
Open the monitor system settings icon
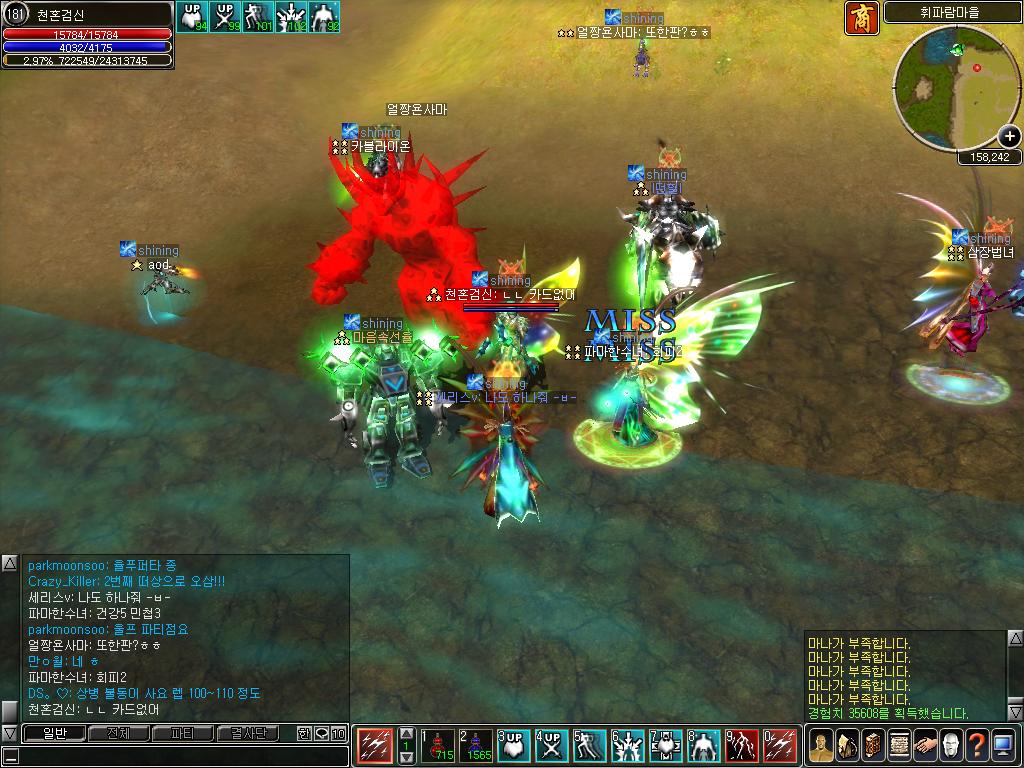coord(1003,745)
